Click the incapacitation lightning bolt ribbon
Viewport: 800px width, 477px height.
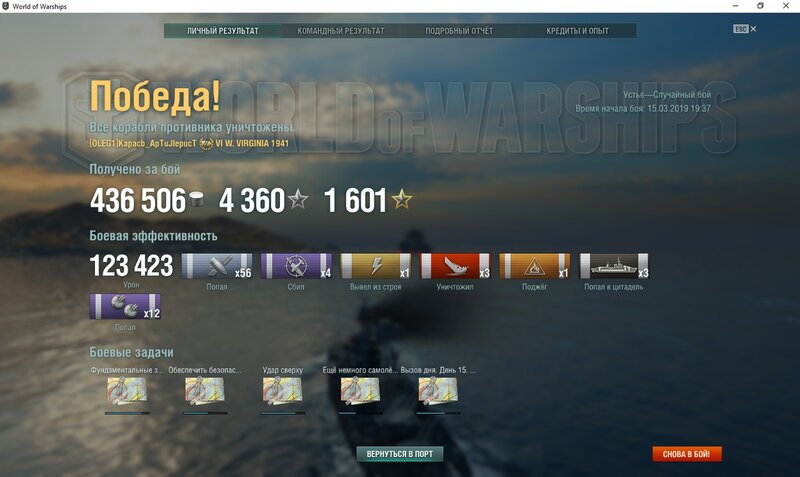[x=376, y=266]
